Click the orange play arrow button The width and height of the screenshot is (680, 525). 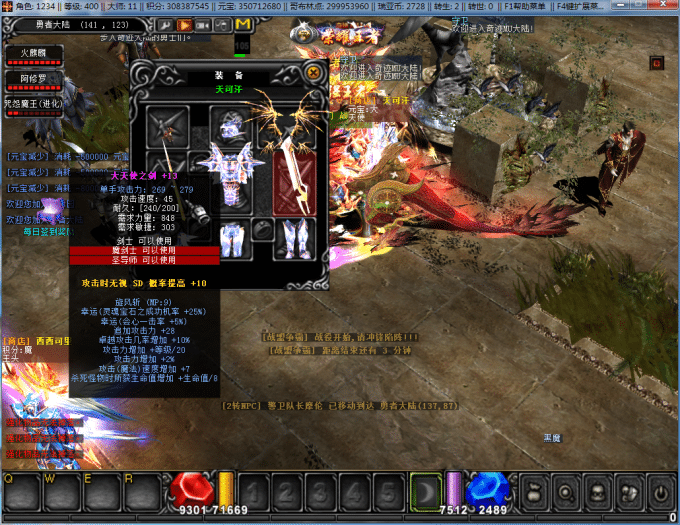(x=185, y=25)
